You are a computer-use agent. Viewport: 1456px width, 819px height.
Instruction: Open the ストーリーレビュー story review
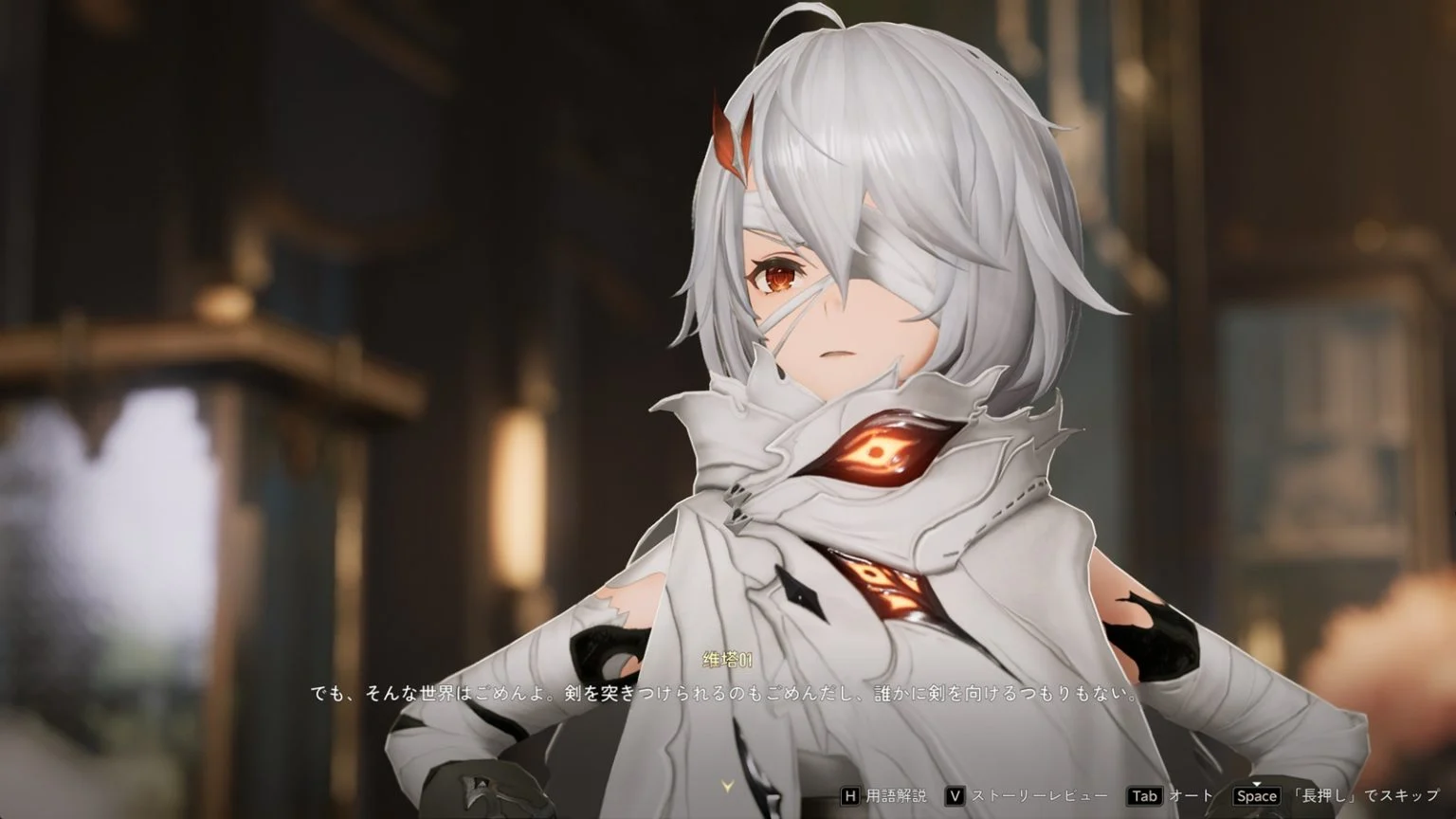click(1038, 796)
